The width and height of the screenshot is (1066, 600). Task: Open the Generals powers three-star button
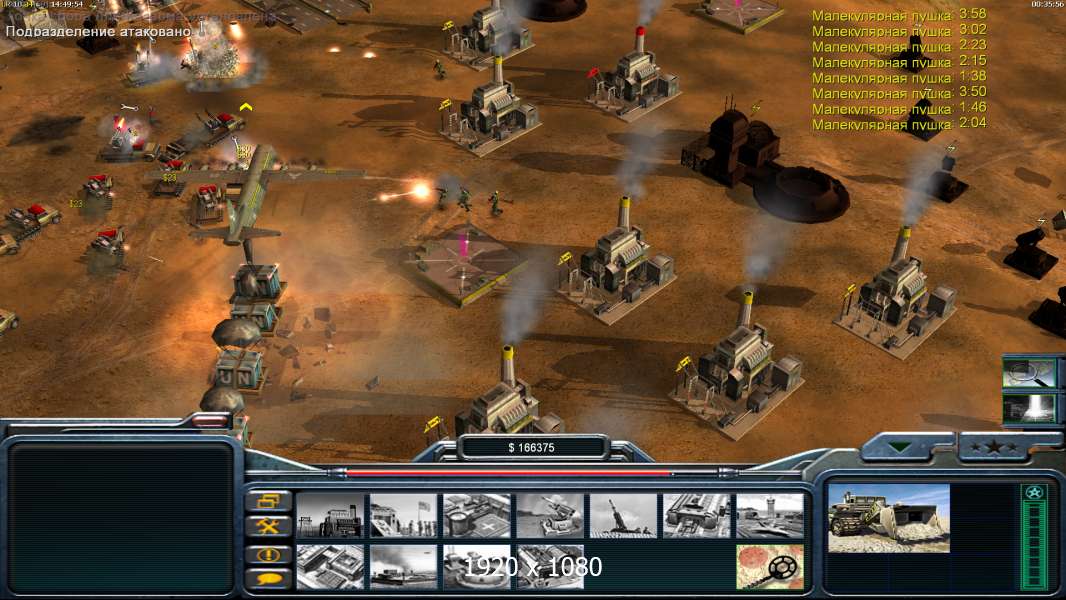[x=992, y=447]
